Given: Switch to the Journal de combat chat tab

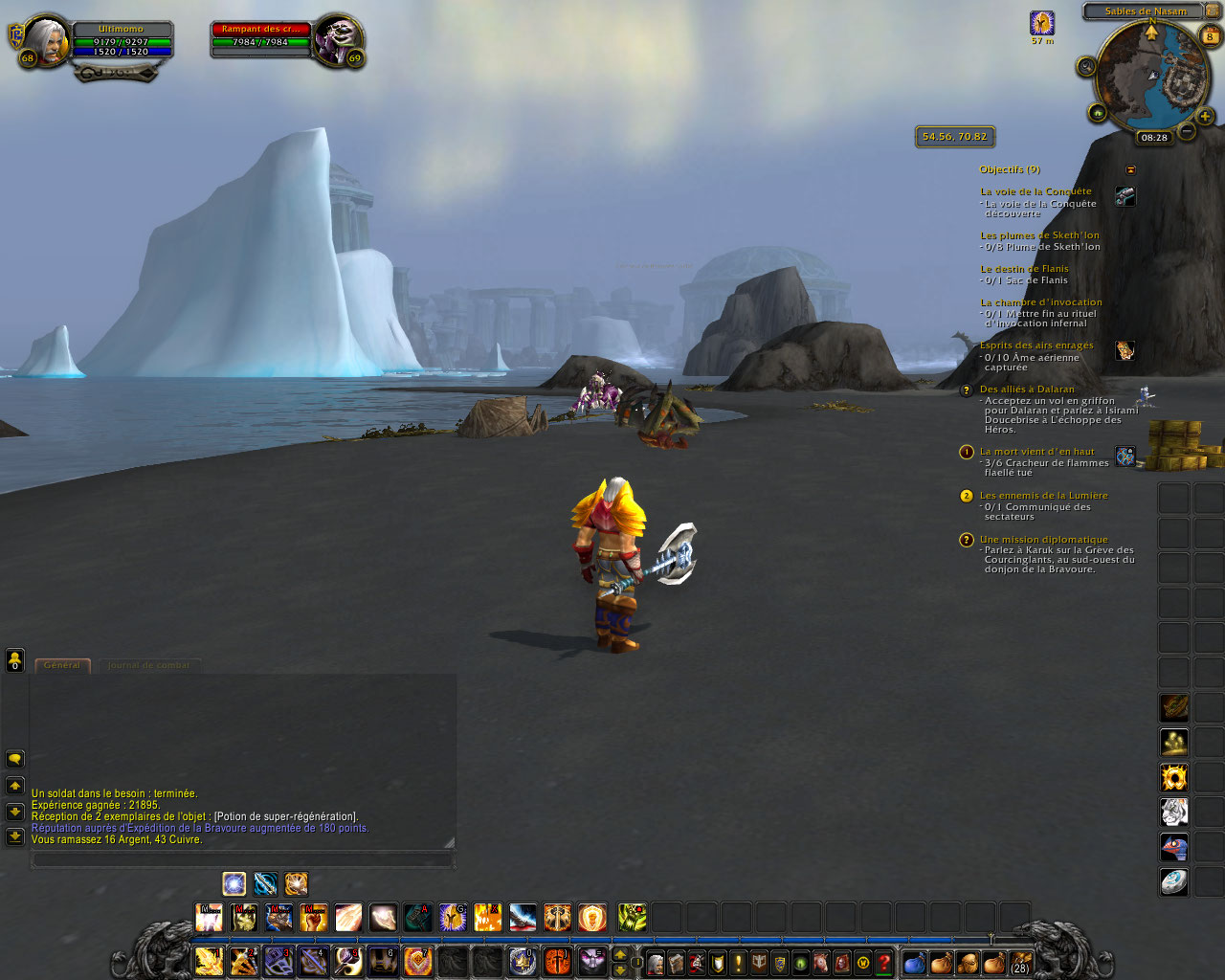Looking at the screenshot, I should pos(148,665).
